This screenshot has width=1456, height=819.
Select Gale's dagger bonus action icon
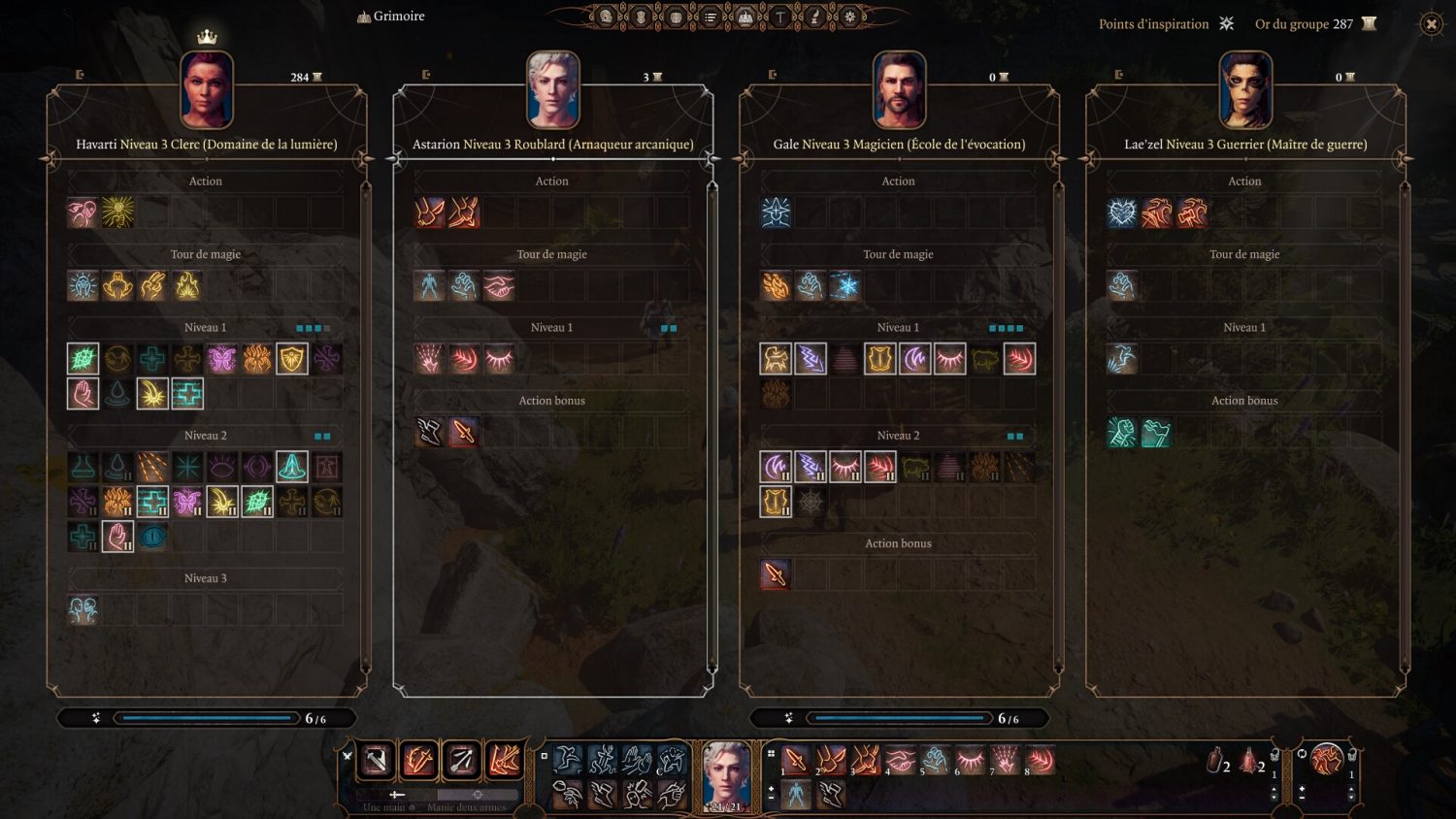(x=775, y=574)
